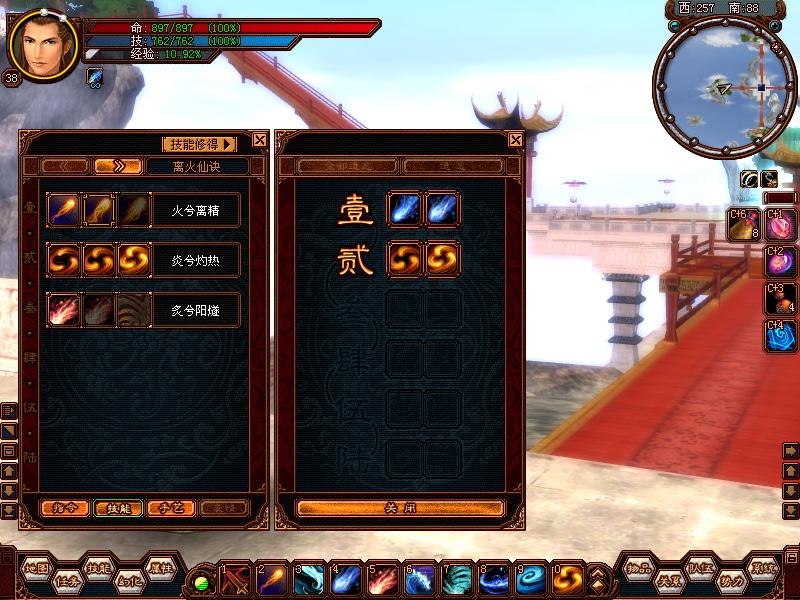Open the 任务 quest menu

[68, 578]
